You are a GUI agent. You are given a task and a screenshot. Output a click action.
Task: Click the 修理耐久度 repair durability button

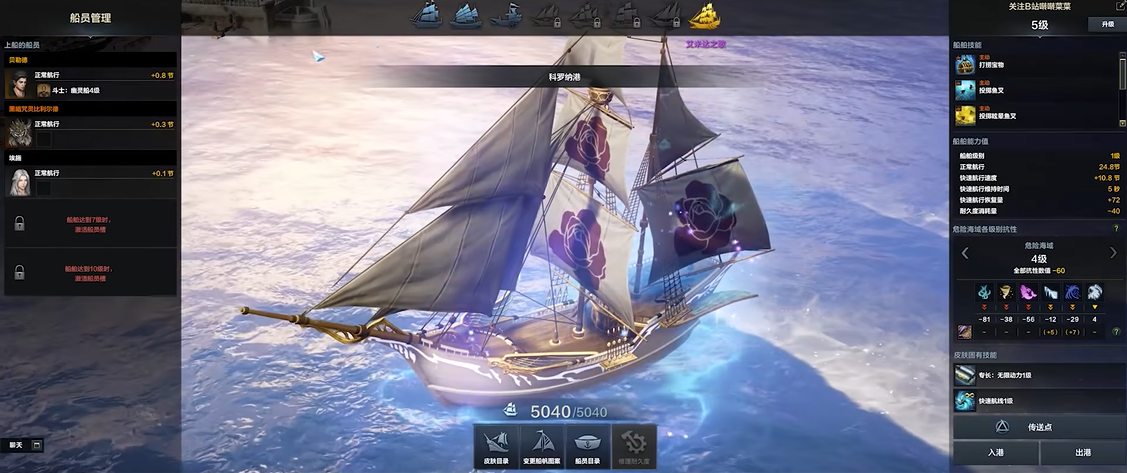click(x=634, y=447)
